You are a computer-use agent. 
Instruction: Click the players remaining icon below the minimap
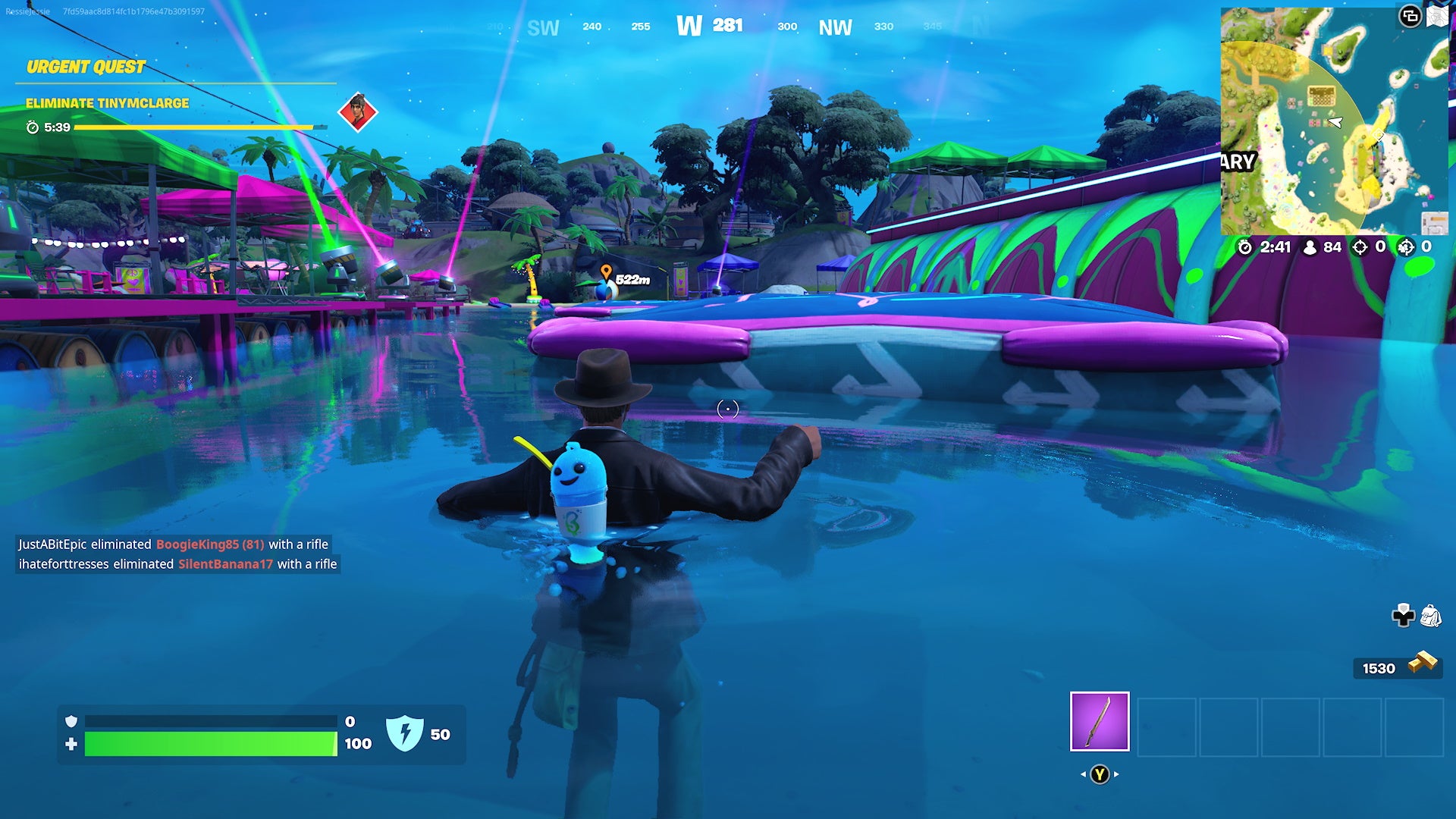coord(1310,245)
